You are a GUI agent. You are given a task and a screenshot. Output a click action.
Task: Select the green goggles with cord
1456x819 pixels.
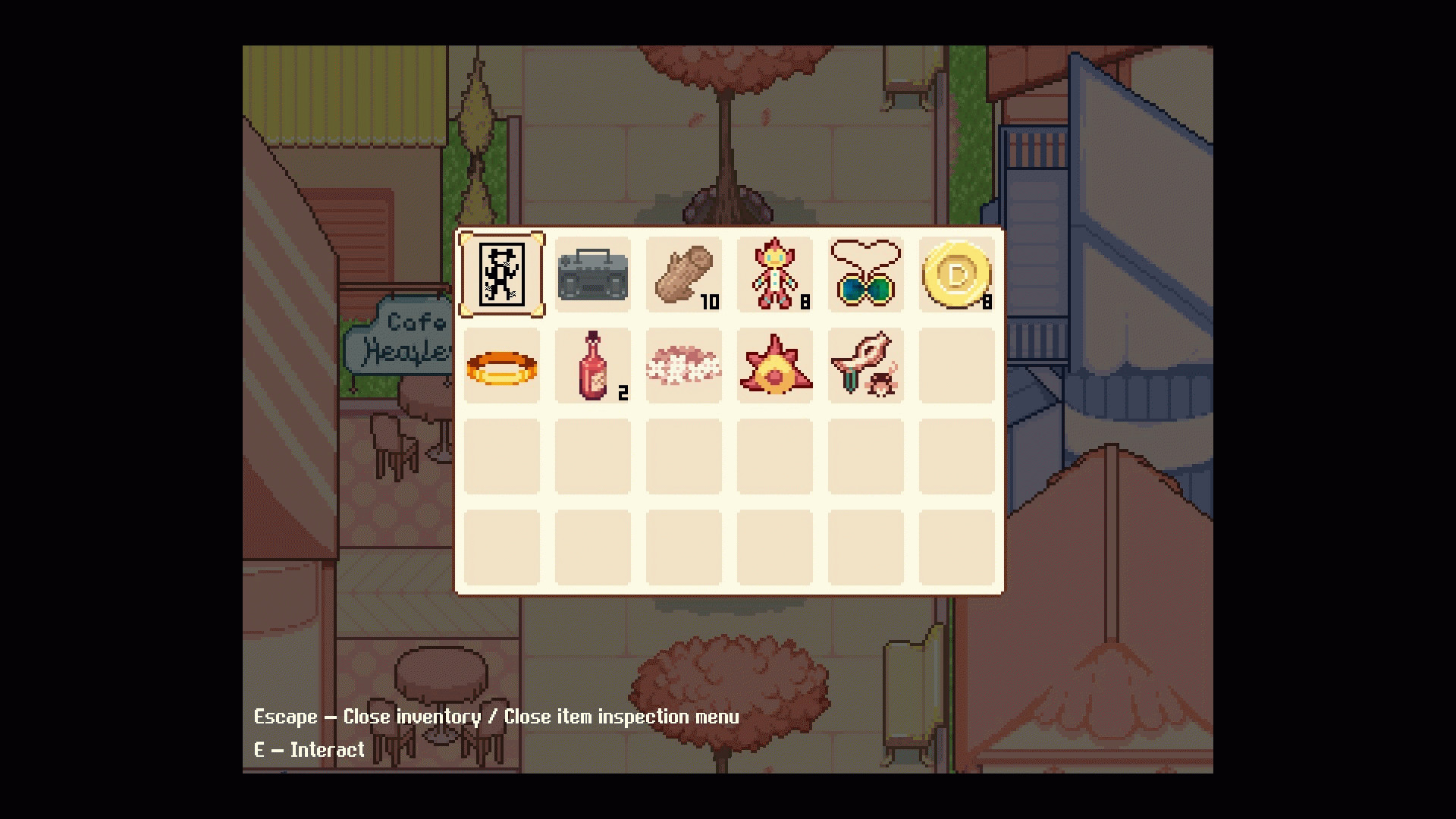(x=865, y=275)
